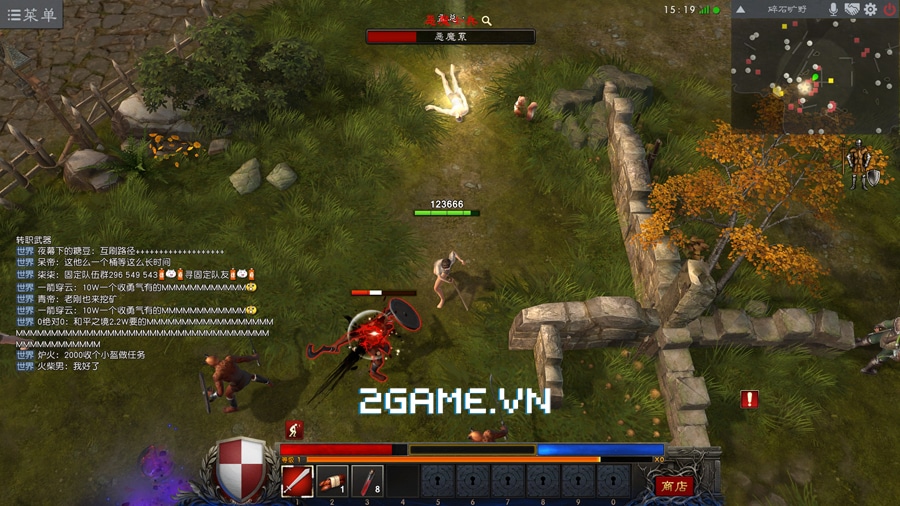Open the handshake social icon
Image resolution: width=900 pixels, height=506 pixels.
852,9
